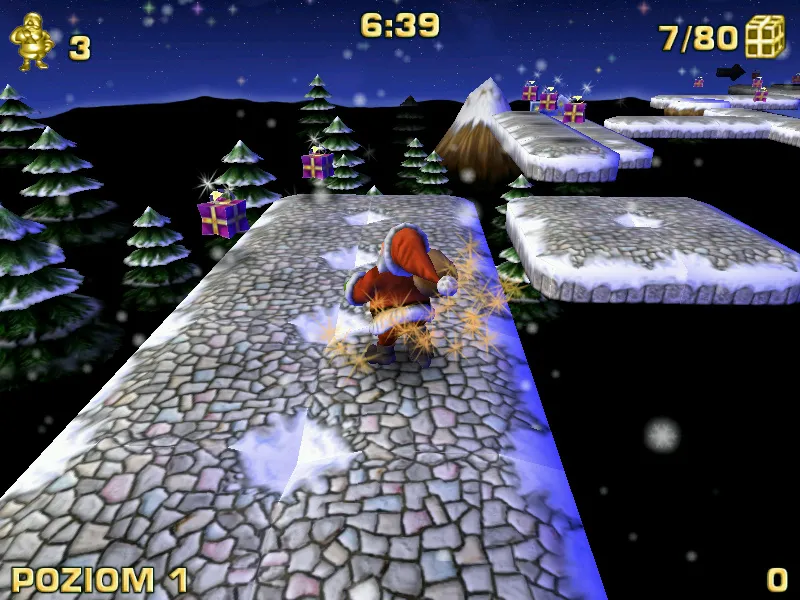Click the golden Santa lives icon
800x600 pixels.
tap(32, 43)
